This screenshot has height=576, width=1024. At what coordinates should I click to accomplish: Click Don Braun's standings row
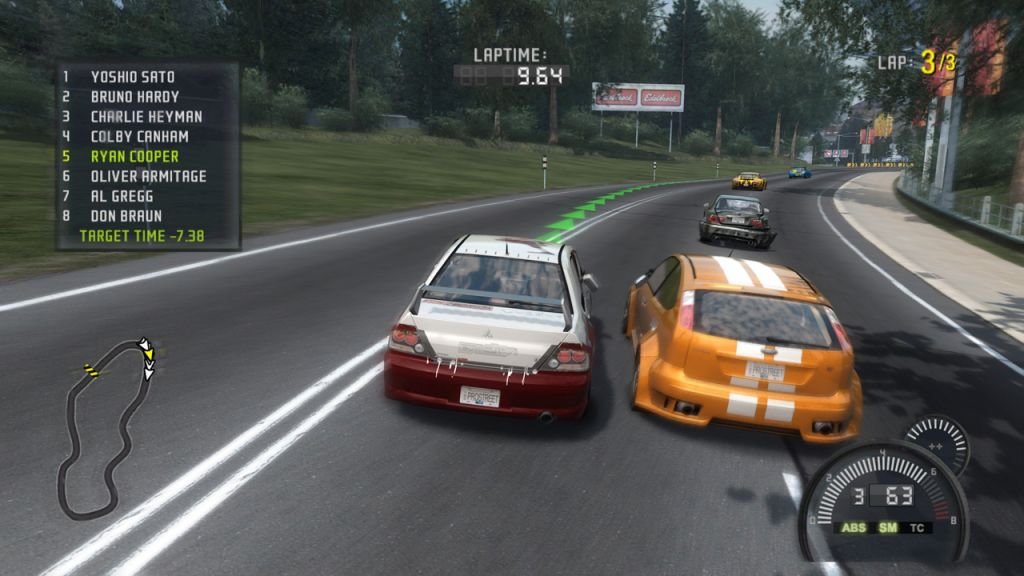(126, 216)
